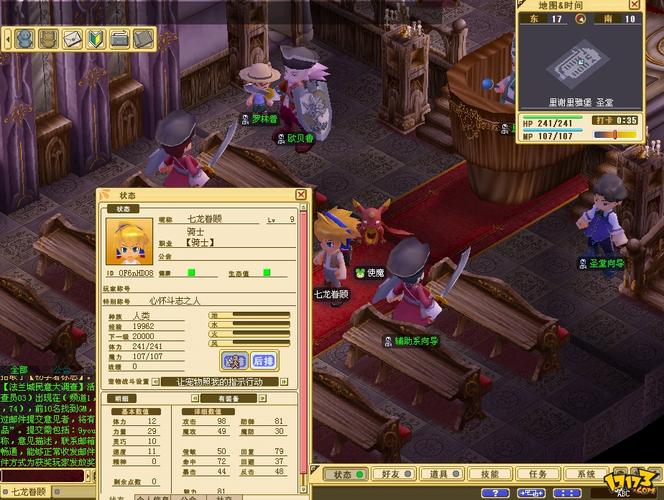664x500 pixels.
Task: Click the green-yellow beginner badge icon
Action: 96,39
